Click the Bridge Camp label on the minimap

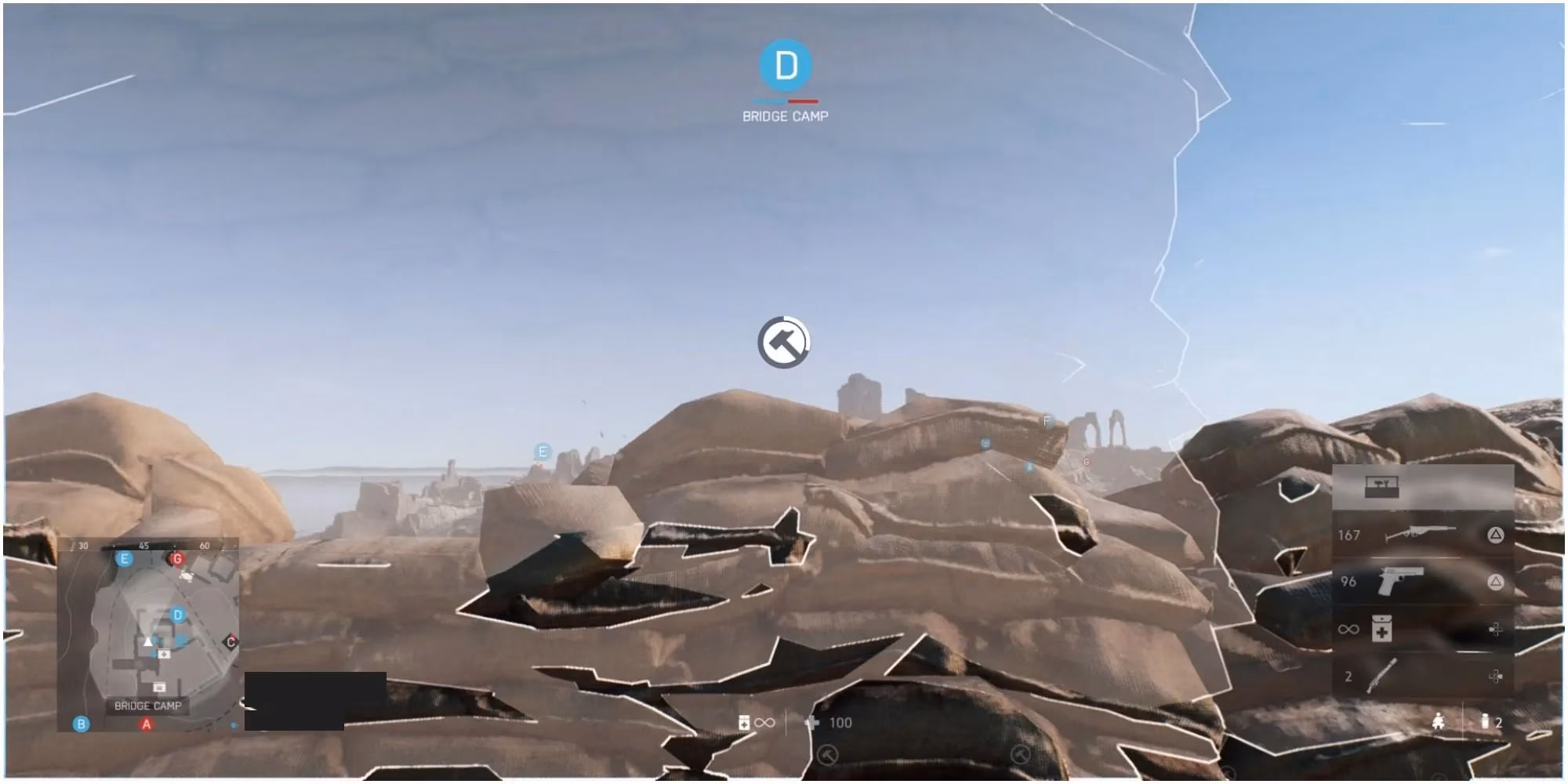coord(148,705)
